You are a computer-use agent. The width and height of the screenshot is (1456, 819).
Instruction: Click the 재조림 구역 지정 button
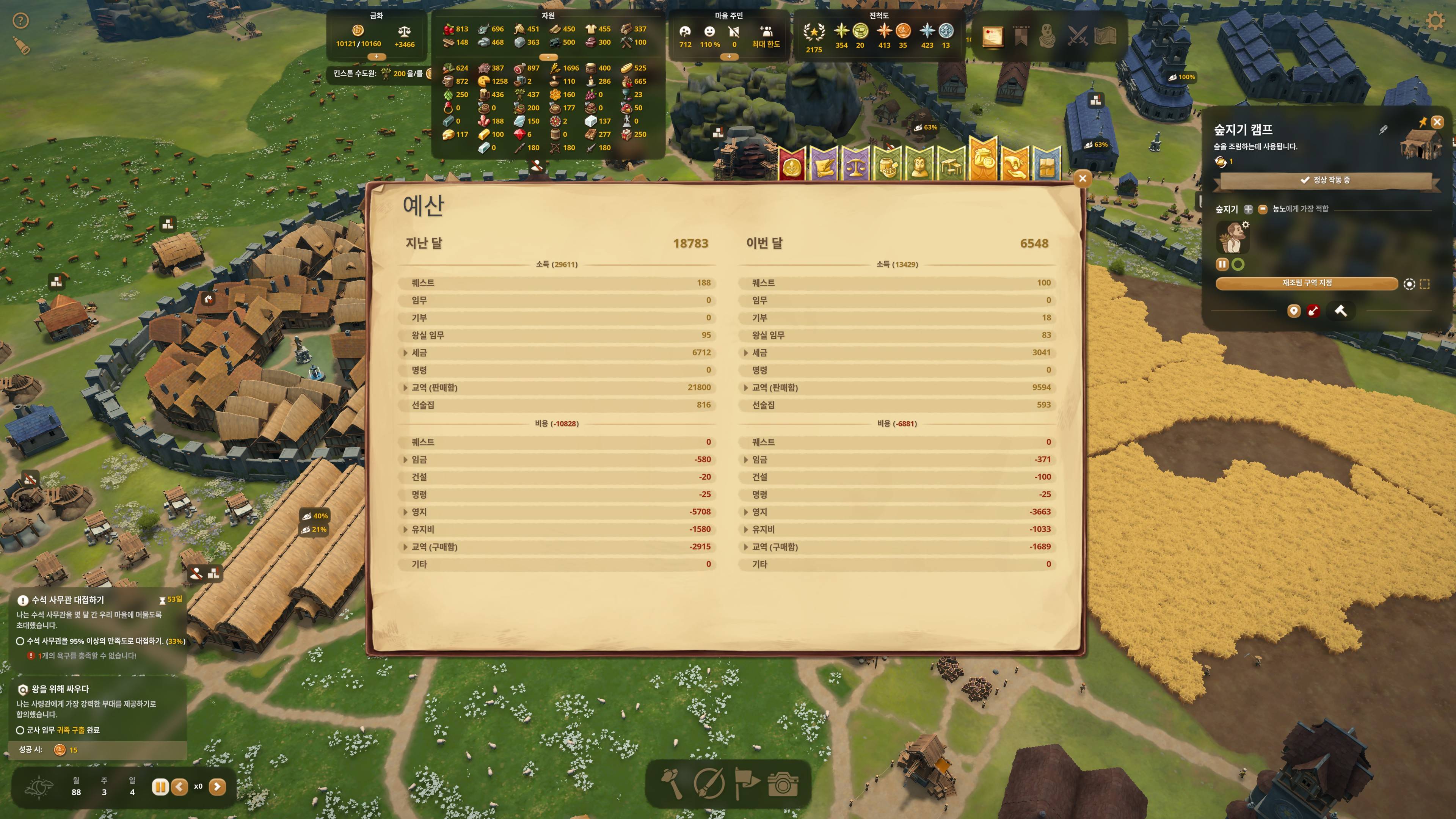click(x=1306, y=283)
